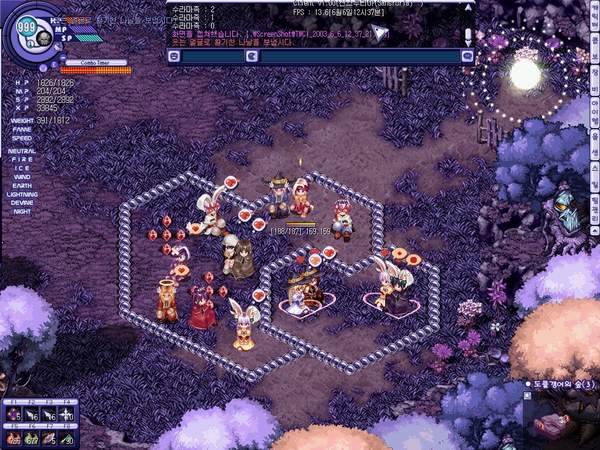Select the light green item with count 677
600x450 pixels.
32,436
